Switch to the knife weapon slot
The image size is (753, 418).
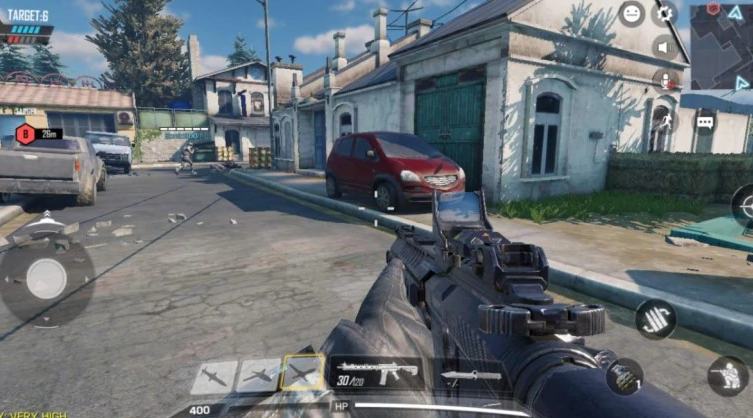[x=460, y=376]
